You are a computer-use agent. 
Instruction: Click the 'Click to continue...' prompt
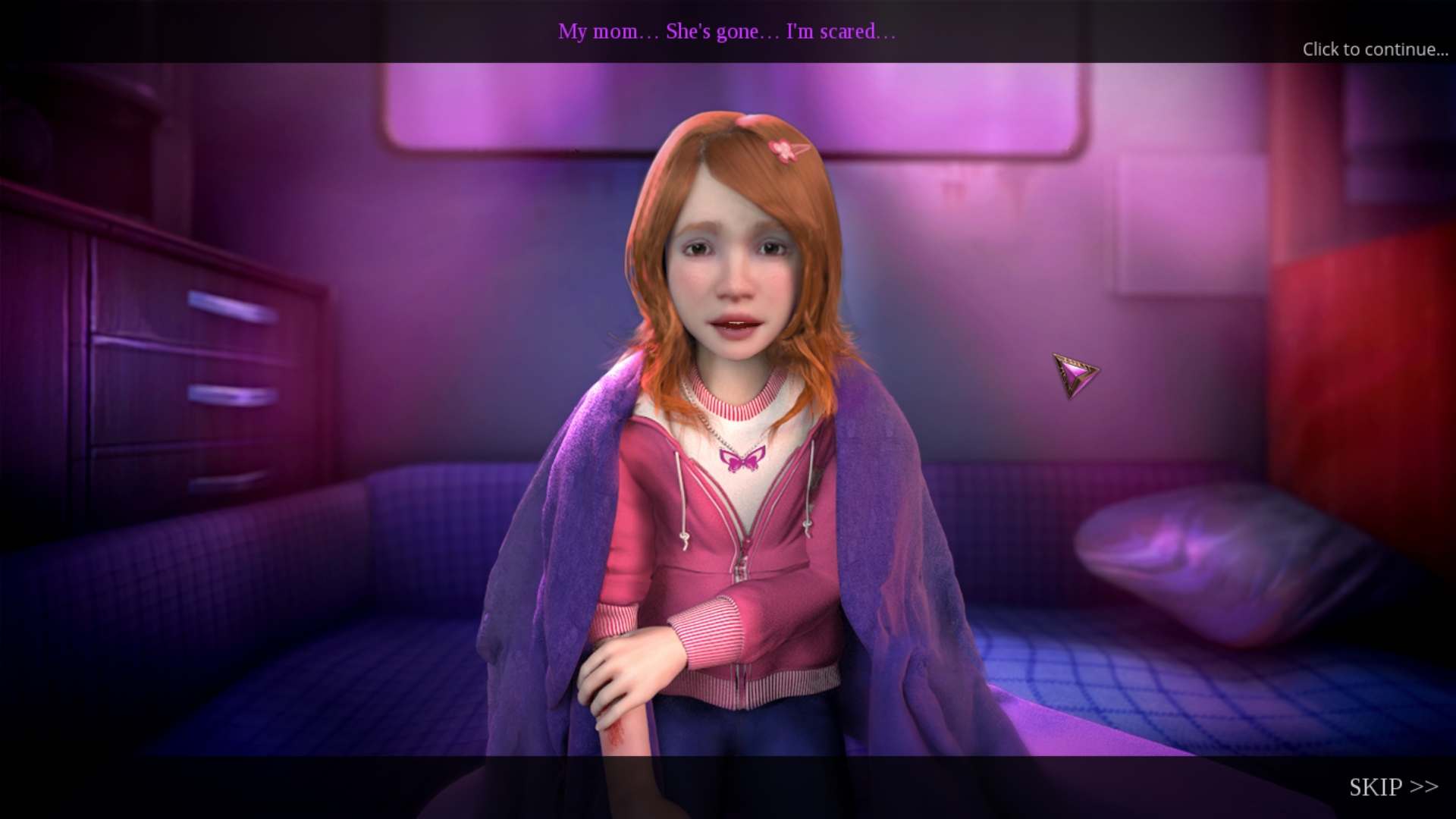click(x=1374, y=50)
